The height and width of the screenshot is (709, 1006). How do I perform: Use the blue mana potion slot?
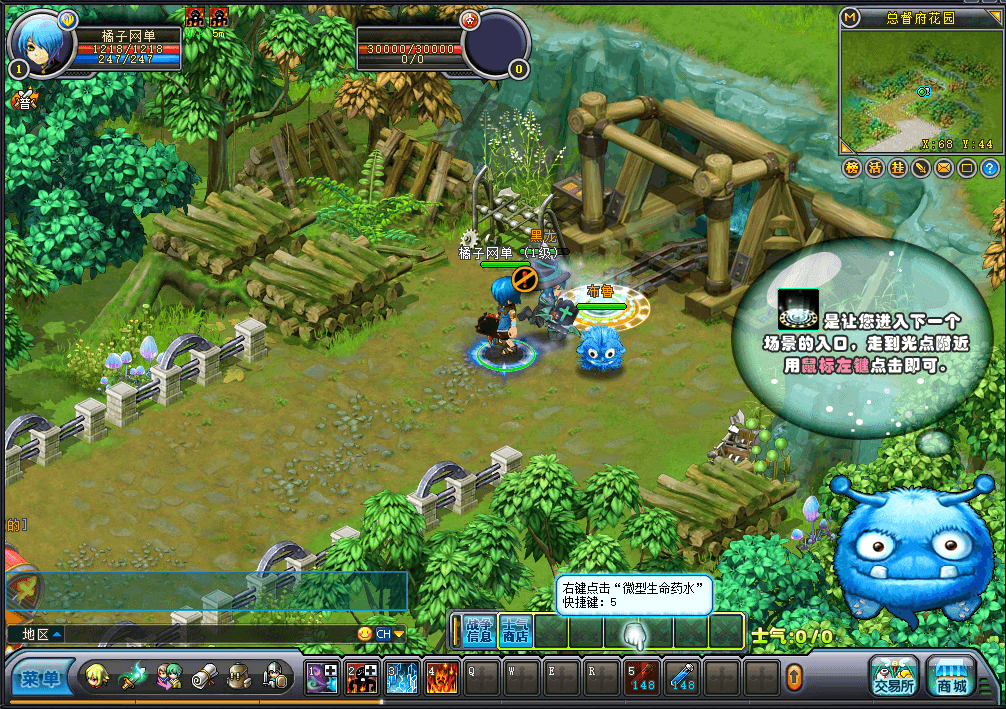pyautogui.click(x=682, y=677)
